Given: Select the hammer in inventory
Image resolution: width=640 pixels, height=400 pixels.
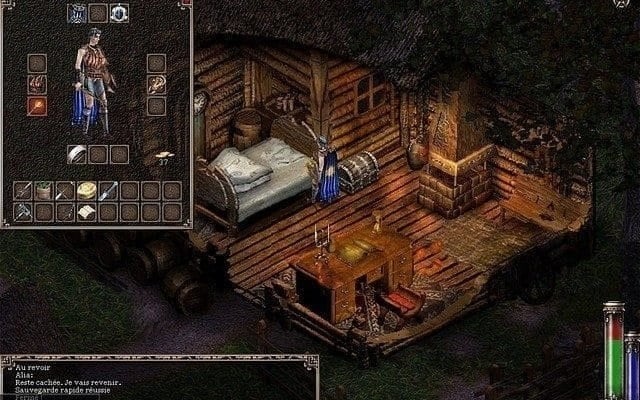Looking at the screenshot, I should 24,211.
